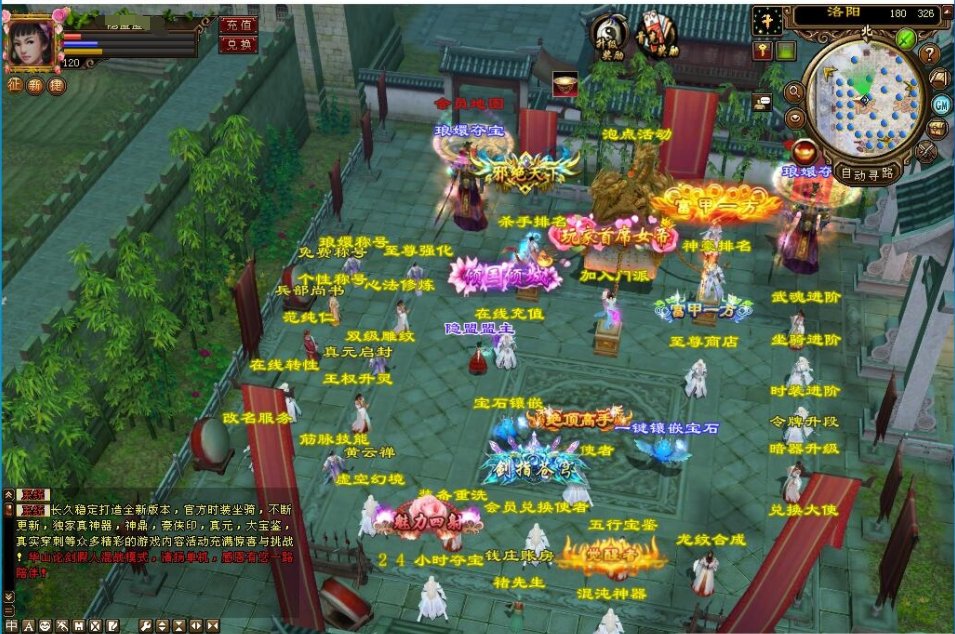The image size is (955, 634).
Task: Open the smiley emoticon chat button
Action: pyautogui.click(x=45, y=626)
